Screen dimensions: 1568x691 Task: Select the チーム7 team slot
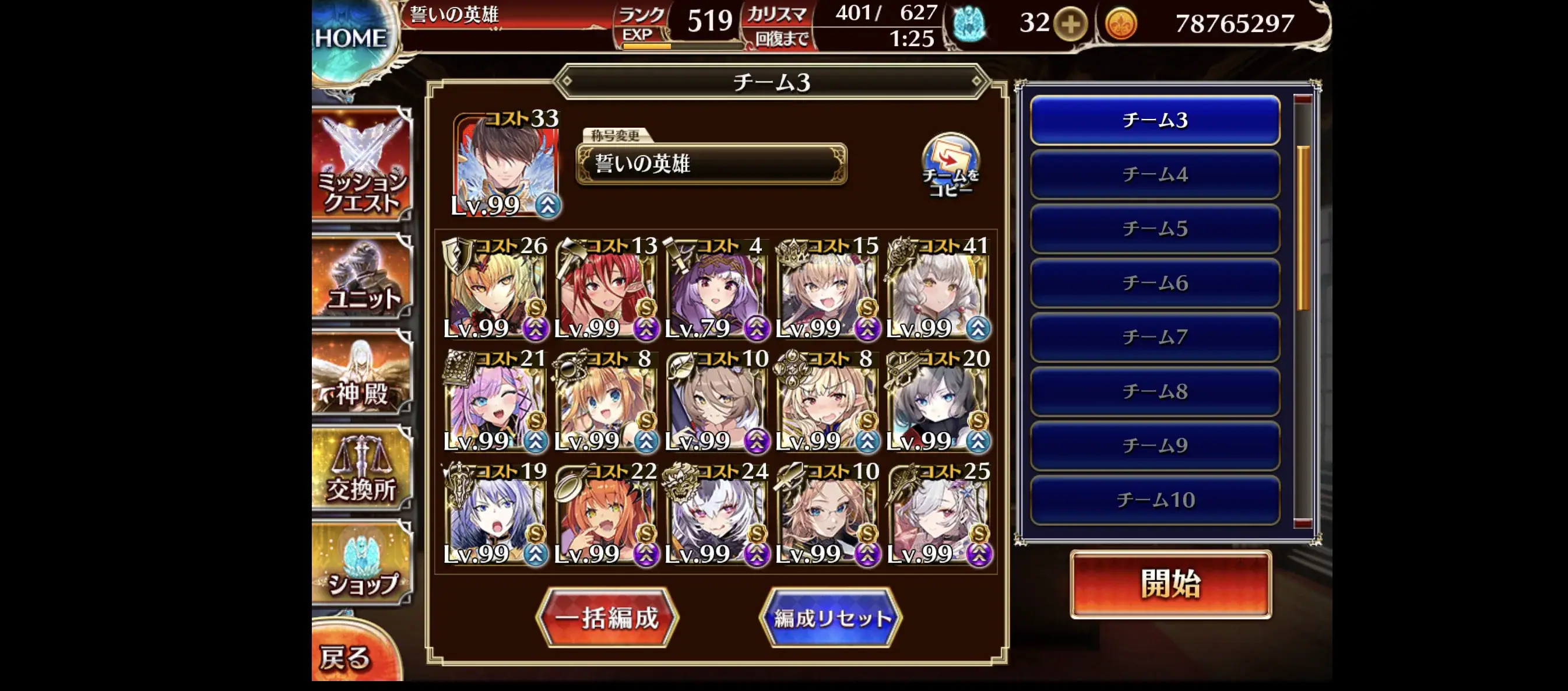coord(1154,336)
